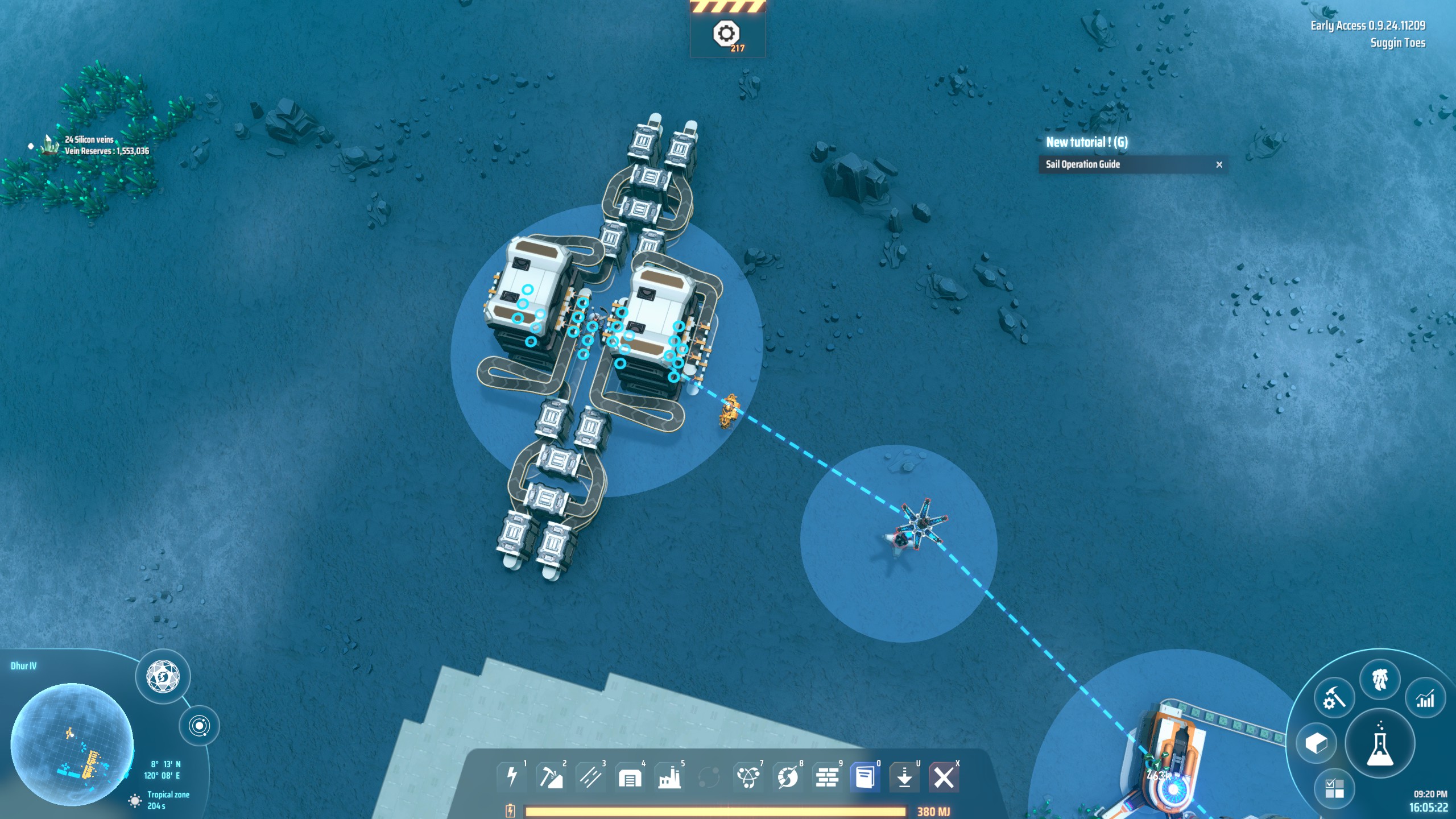
Task: Open the flask research tech tree
Action: (1379, 744)
